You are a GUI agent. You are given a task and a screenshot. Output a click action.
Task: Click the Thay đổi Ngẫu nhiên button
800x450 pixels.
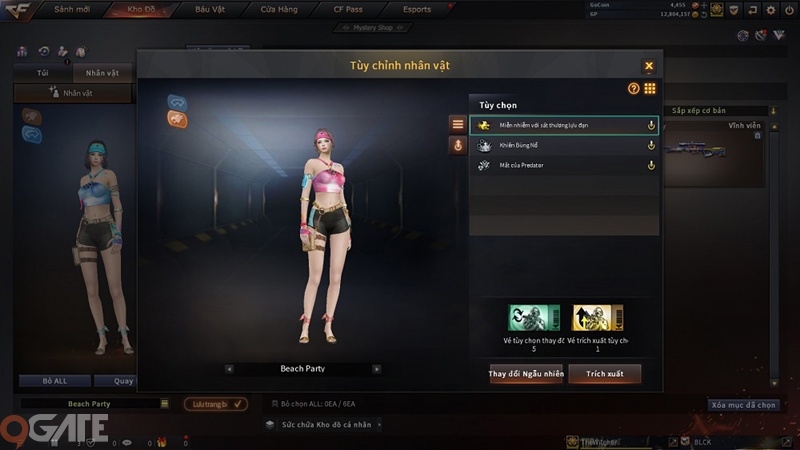(x=526, y=373)
